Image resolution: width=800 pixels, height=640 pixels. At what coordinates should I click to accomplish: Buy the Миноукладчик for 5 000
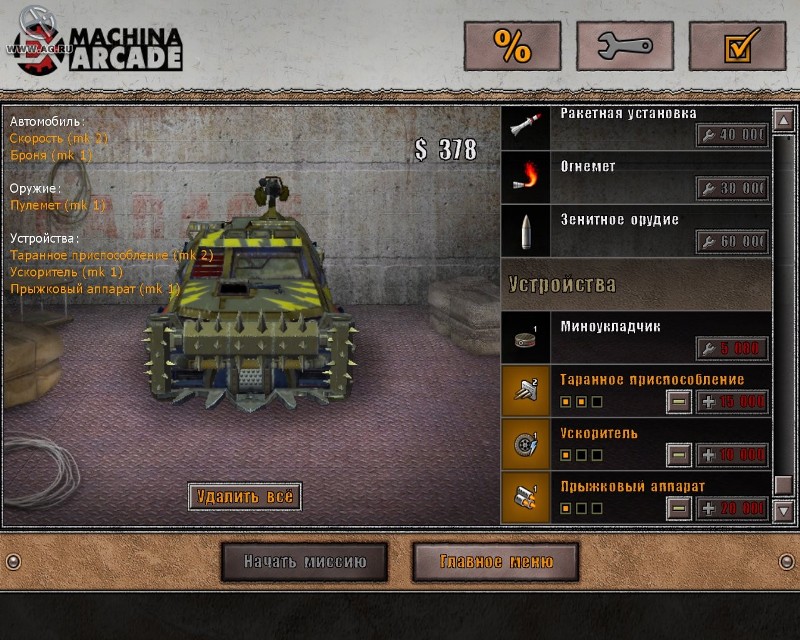pyautogui.click(x=732, y=349)
